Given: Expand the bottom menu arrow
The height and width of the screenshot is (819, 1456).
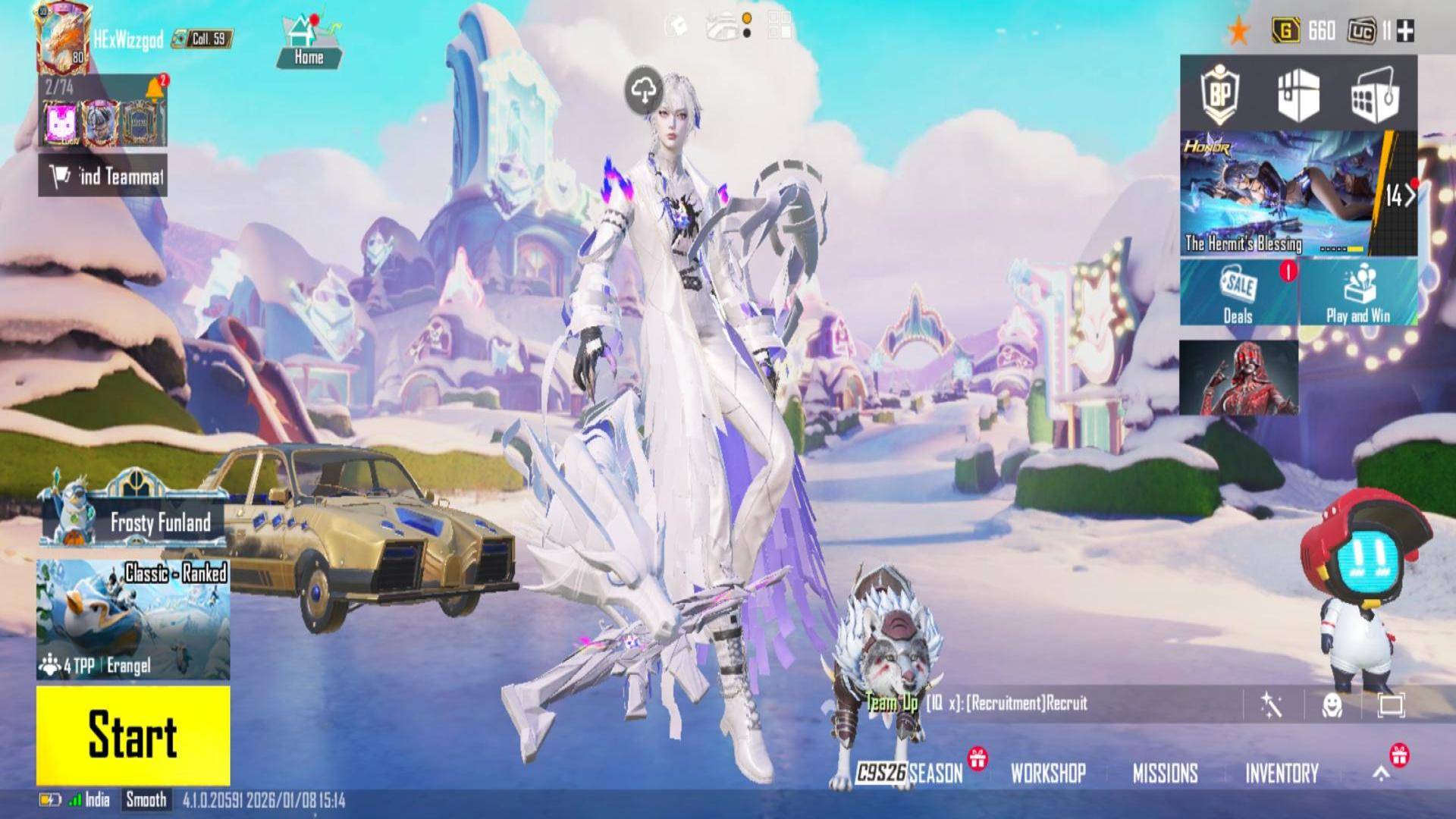Looking at the screenshot, I should point(1382,773).
